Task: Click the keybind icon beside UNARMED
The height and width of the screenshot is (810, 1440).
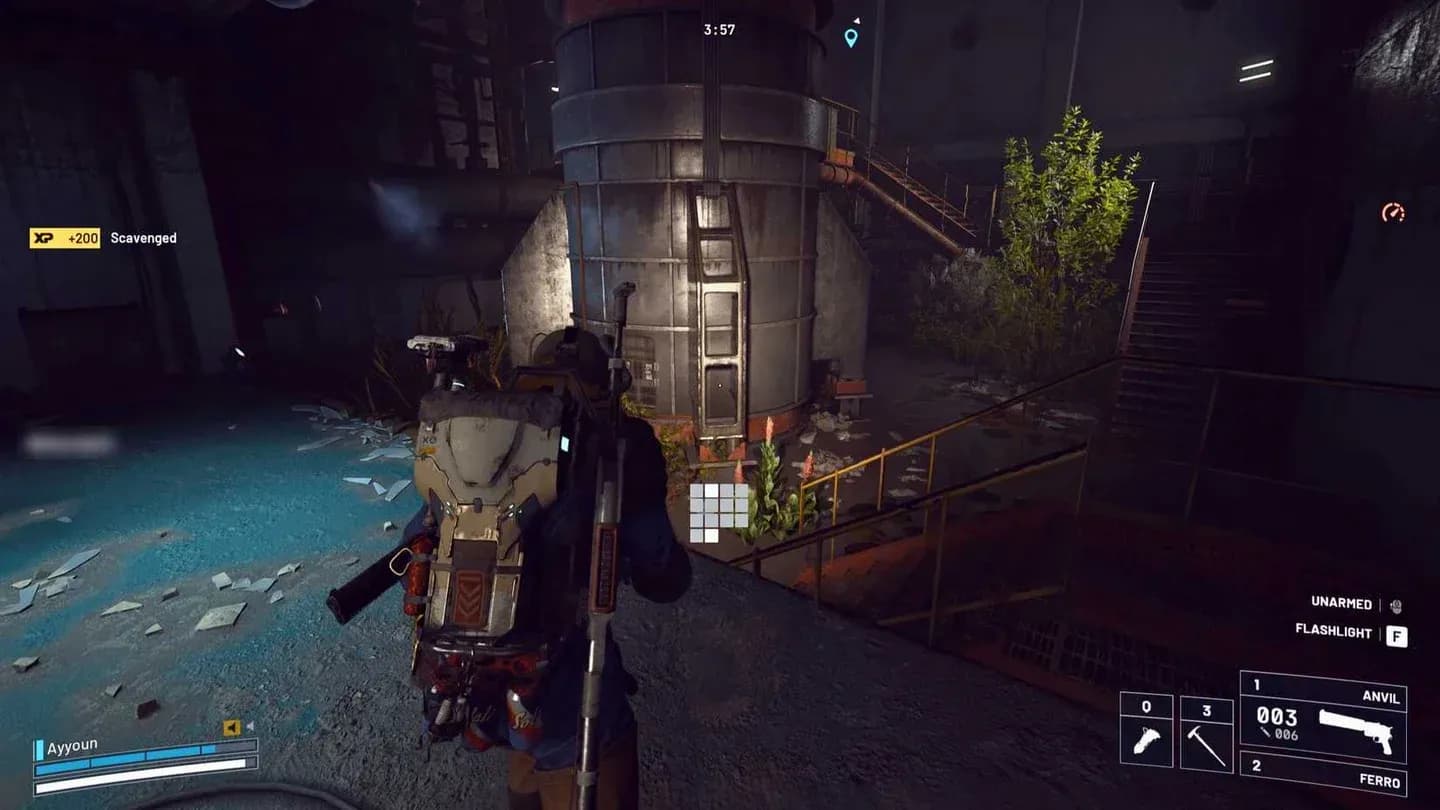Action: [x=1395, y=606]
